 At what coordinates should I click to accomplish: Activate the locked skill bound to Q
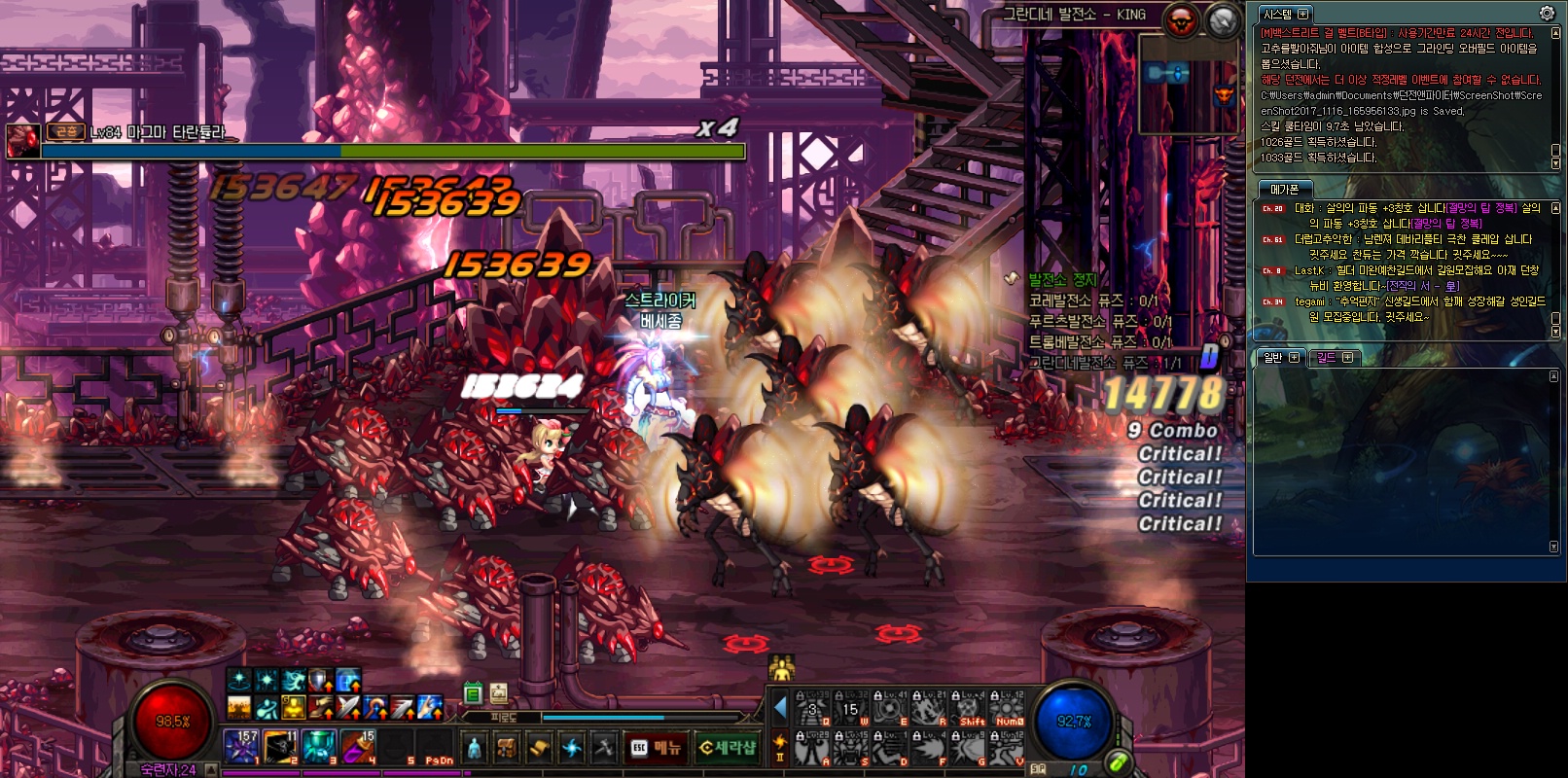814,709
